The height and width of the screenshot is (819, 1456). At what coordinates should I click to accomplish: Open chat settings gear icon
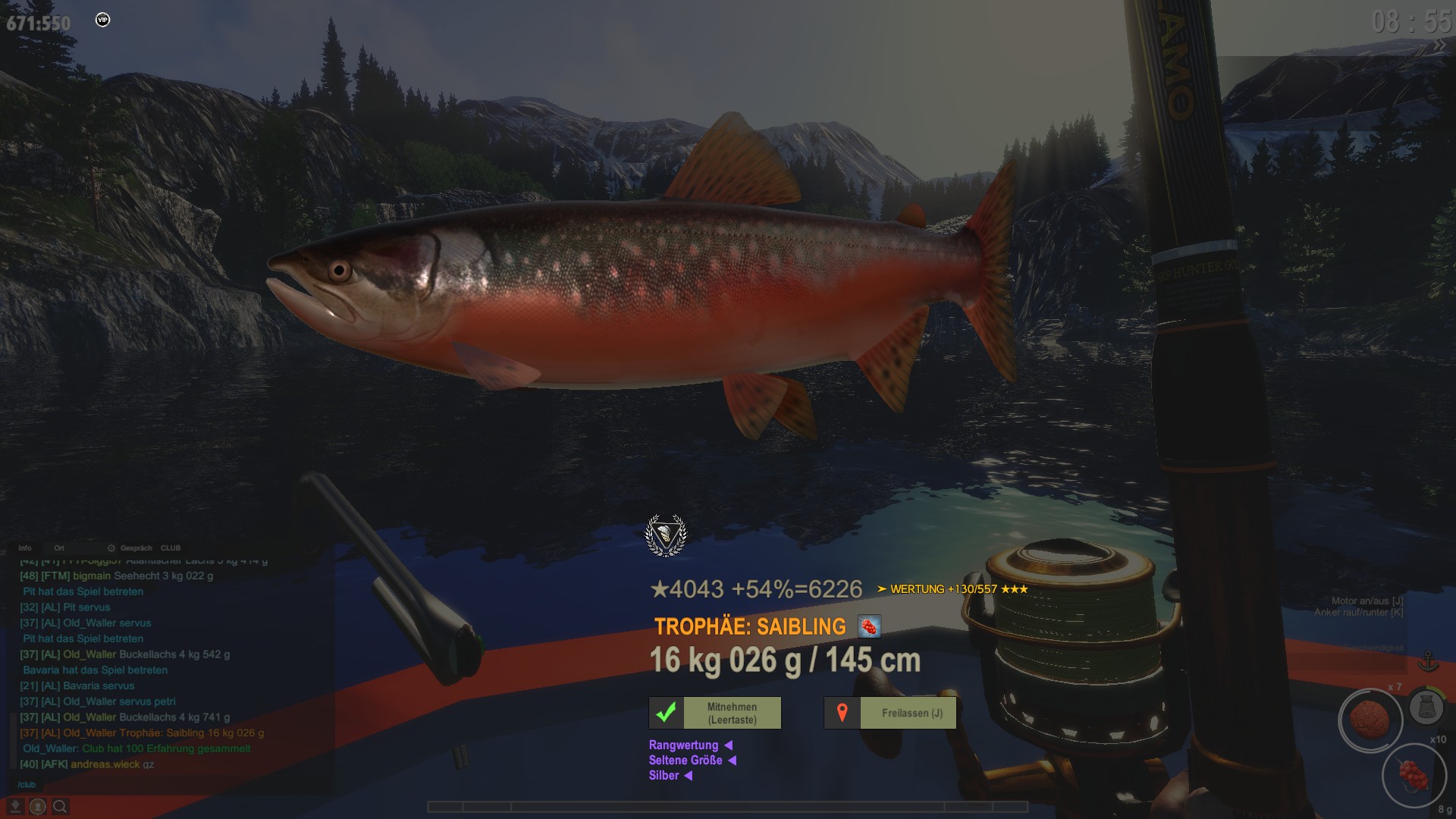coord(111,548)
